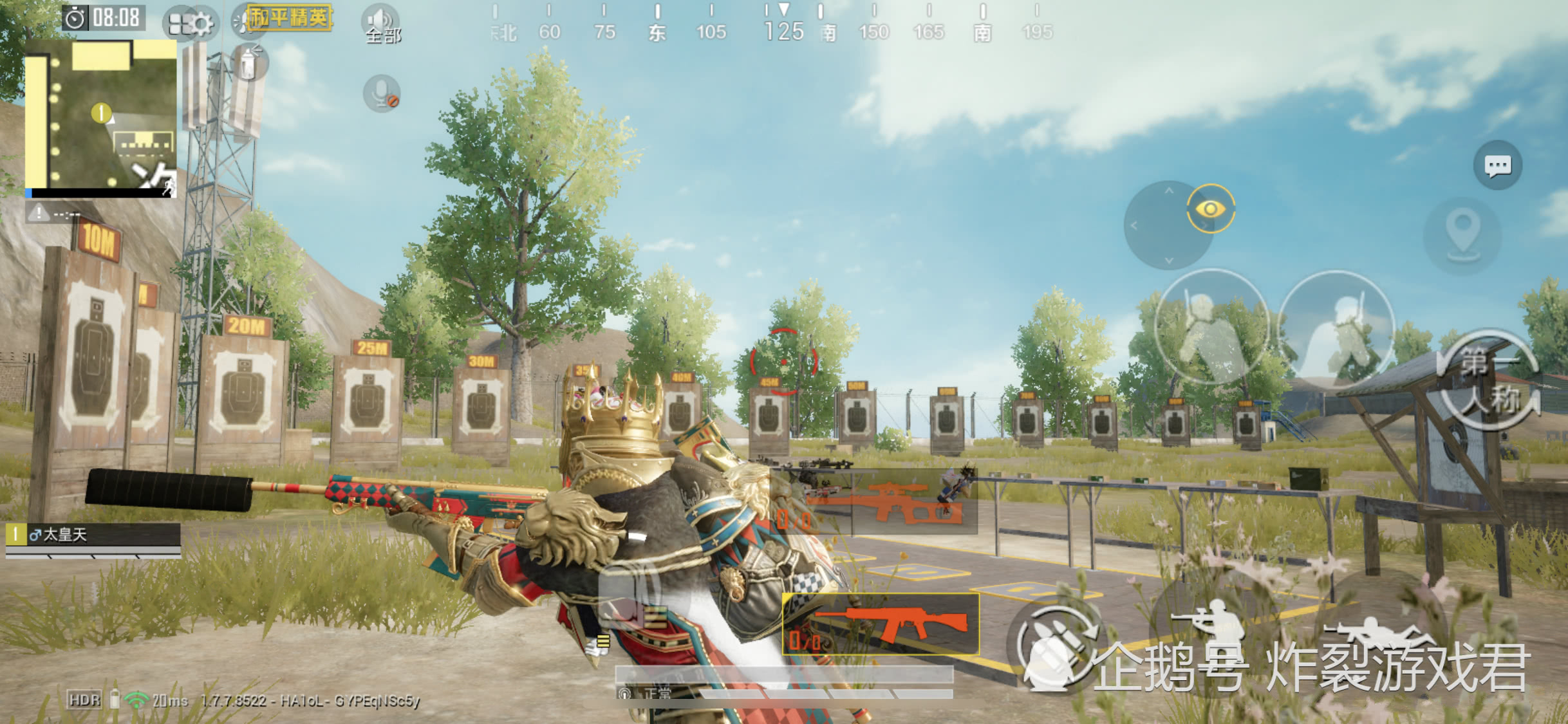Activate the yellow eye free-look button
This screenshot has height=724, width=1568.
tap(1210, 209)
